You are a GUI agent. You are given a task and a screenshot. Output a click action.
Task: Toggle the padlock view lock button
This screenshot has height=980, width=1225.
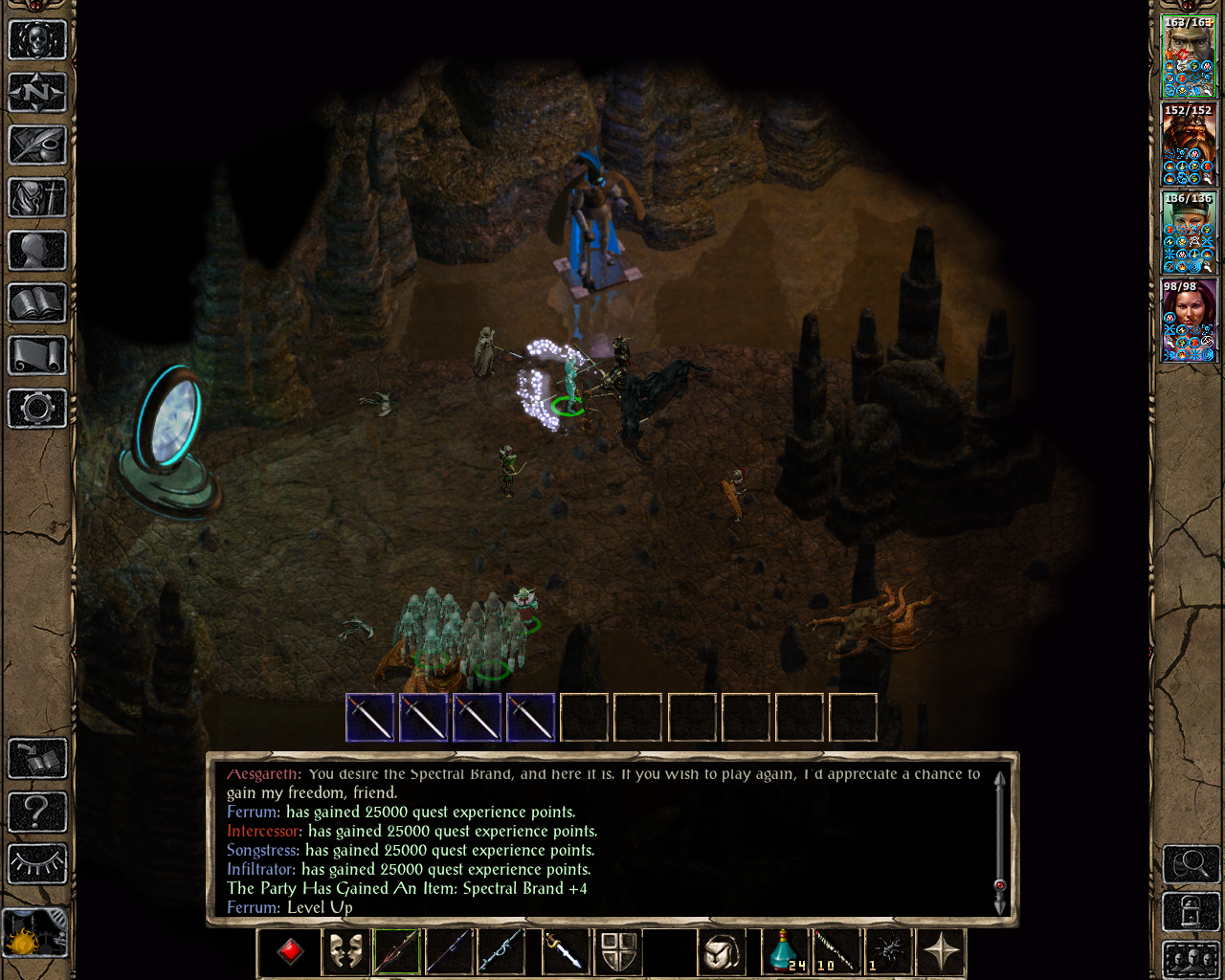pos(1191,910)
